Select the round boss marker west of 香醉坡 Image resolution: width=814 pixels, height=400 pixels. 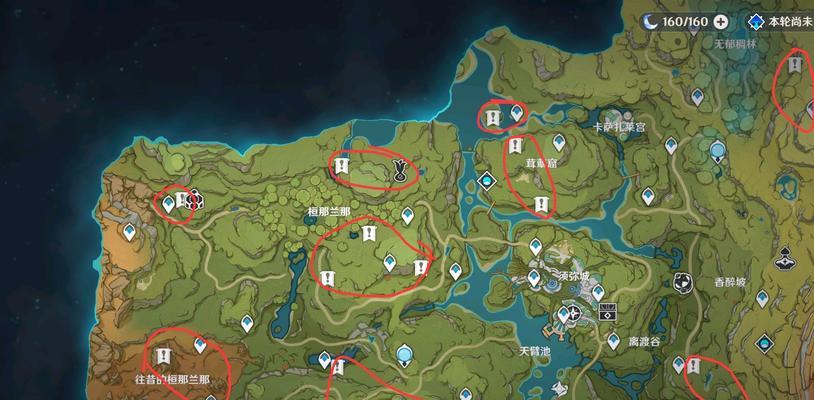[682, 282]
